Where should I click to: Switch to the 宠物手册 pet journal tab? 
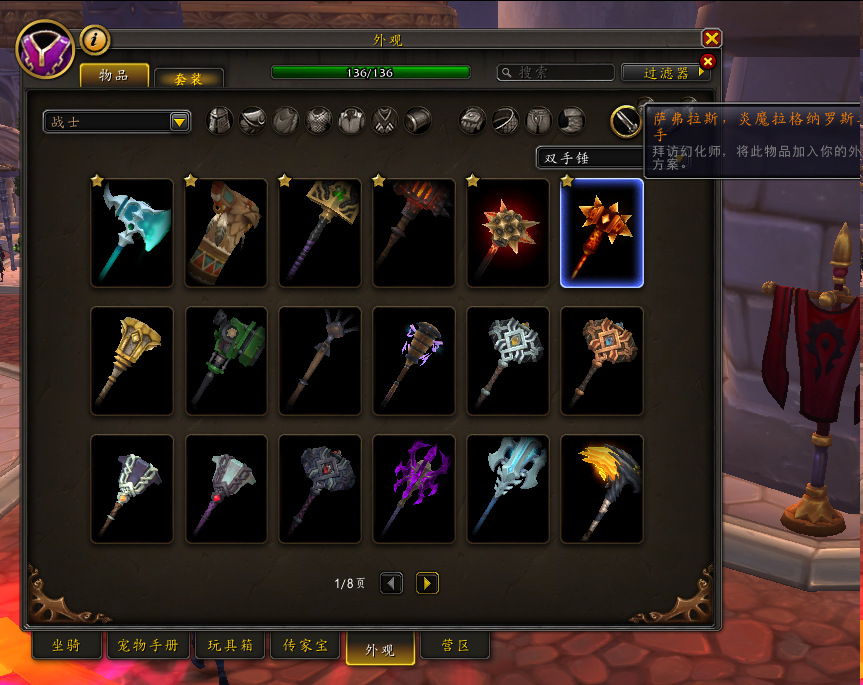pyautogui.click(x=147, y=646)
